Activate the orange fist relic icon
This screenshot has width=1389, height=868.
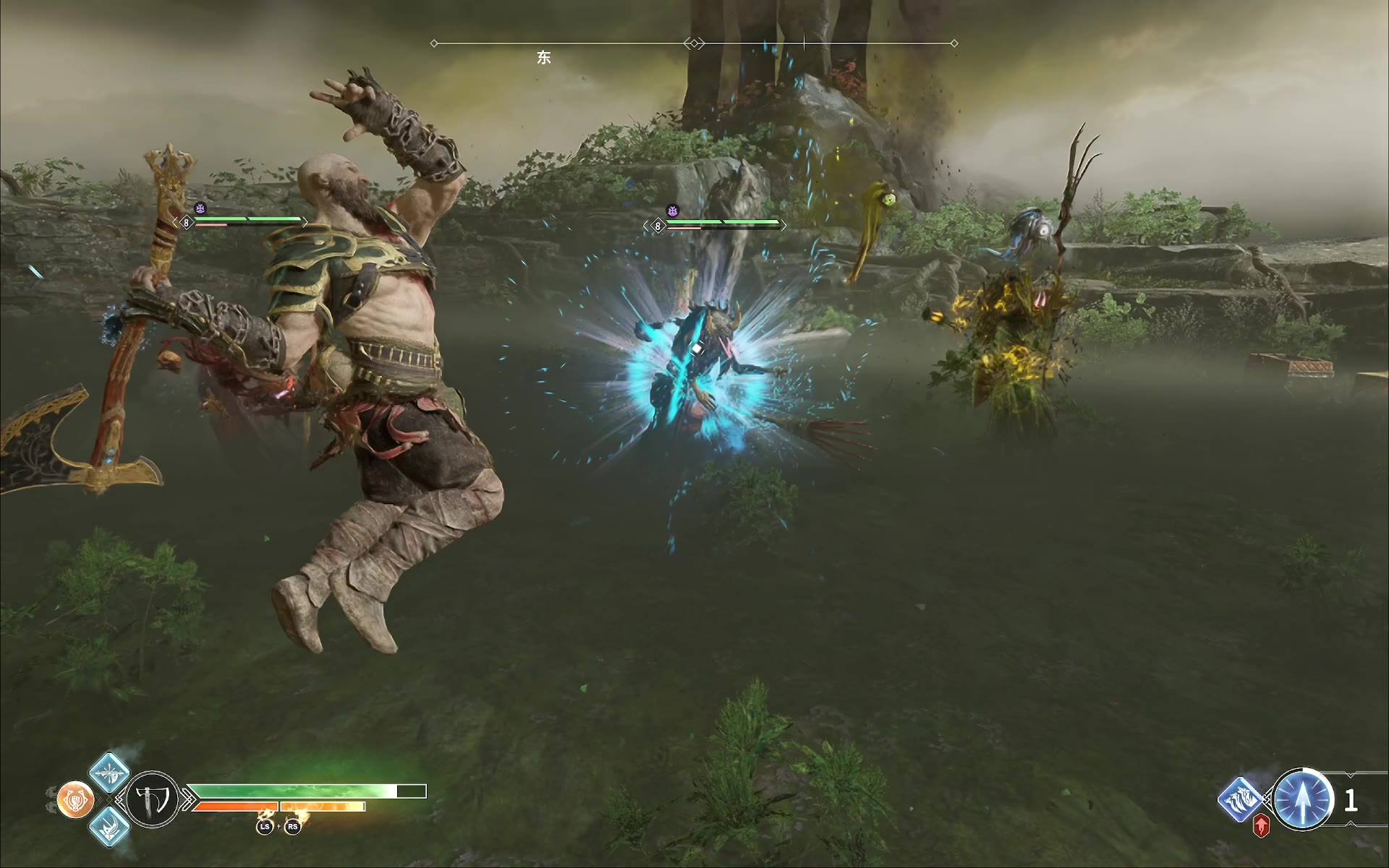tap(75, 800)
